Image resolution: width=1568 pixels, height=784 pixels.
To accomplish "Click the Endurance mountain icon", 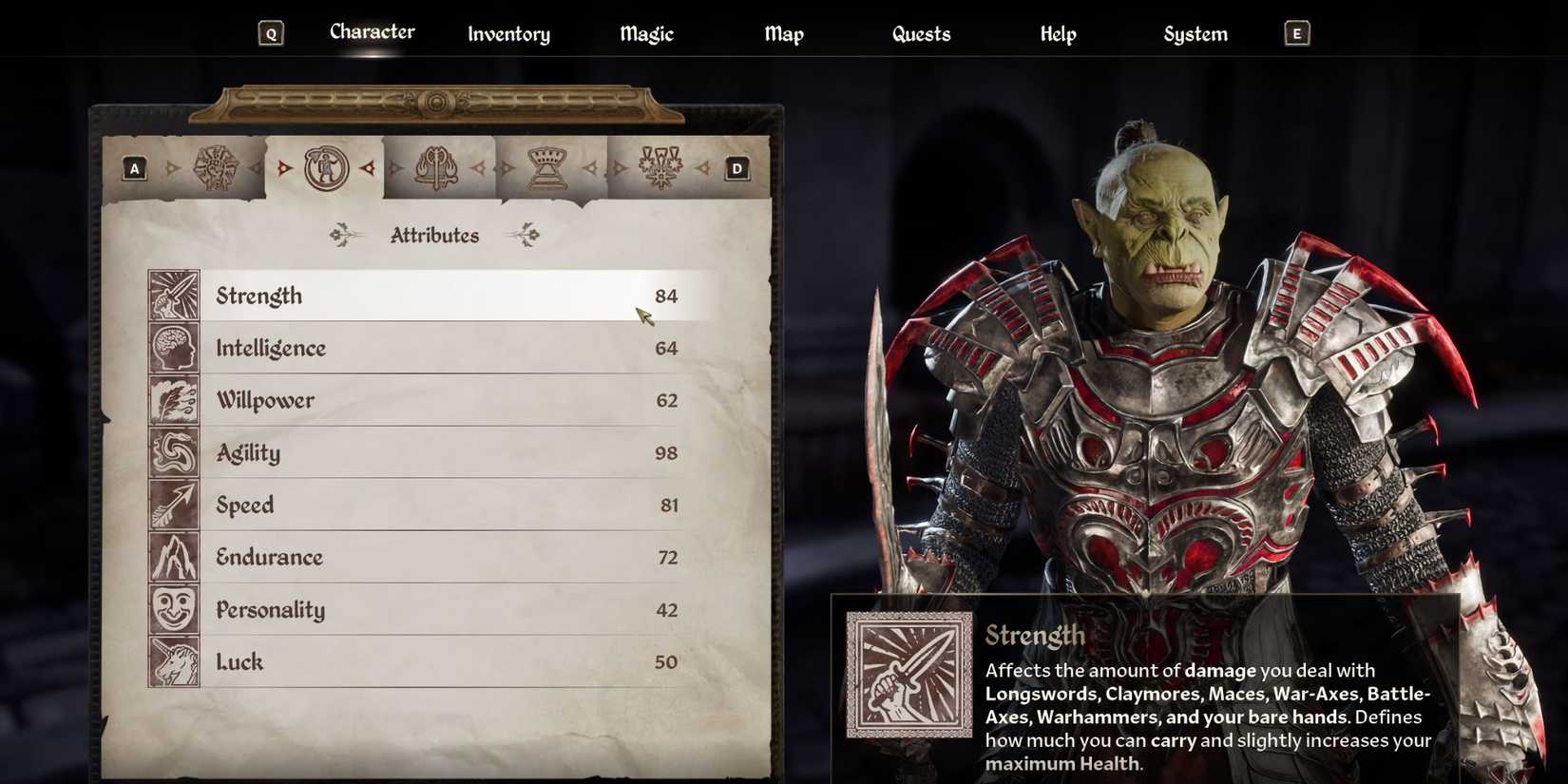I will [173, 557].
